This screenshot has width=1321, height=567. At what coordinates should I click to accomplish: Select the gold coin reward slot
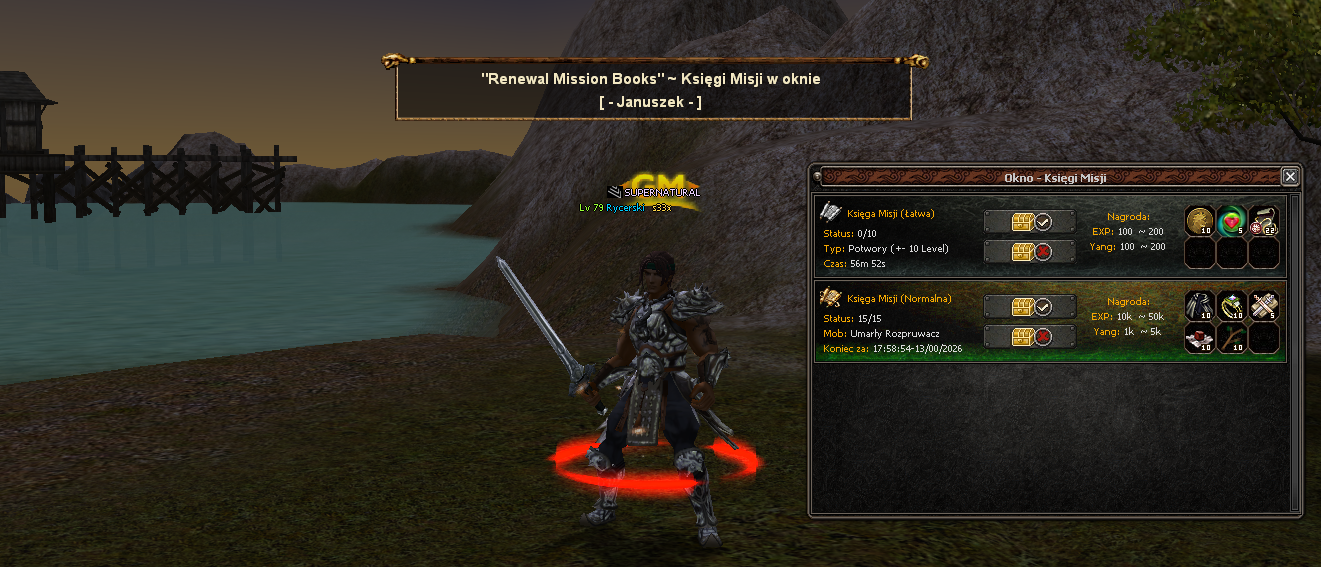tap(1199, 221)
